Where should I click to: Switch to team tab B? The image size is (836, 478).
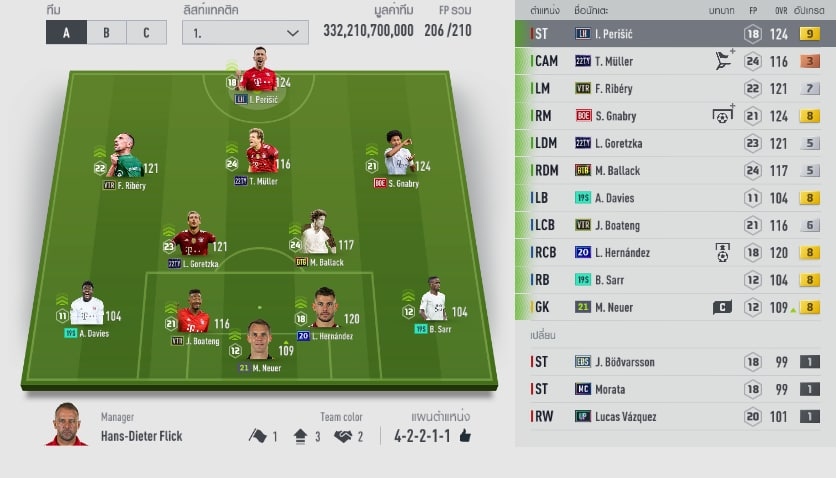pos(106,31)
